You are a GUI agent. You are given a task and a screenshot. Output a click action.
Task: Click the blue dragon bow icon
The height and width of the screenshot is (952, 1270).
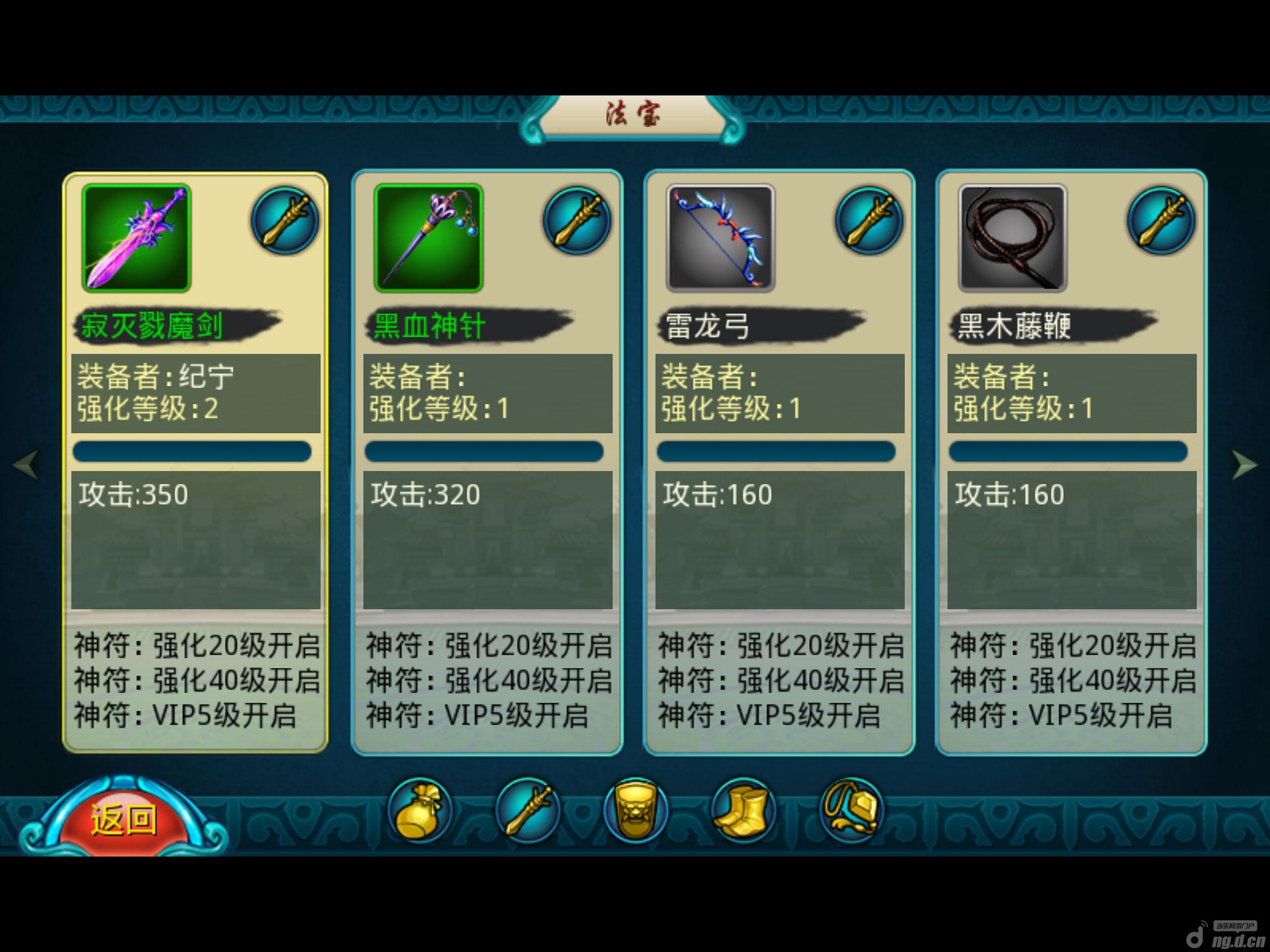tap(721, 238)
